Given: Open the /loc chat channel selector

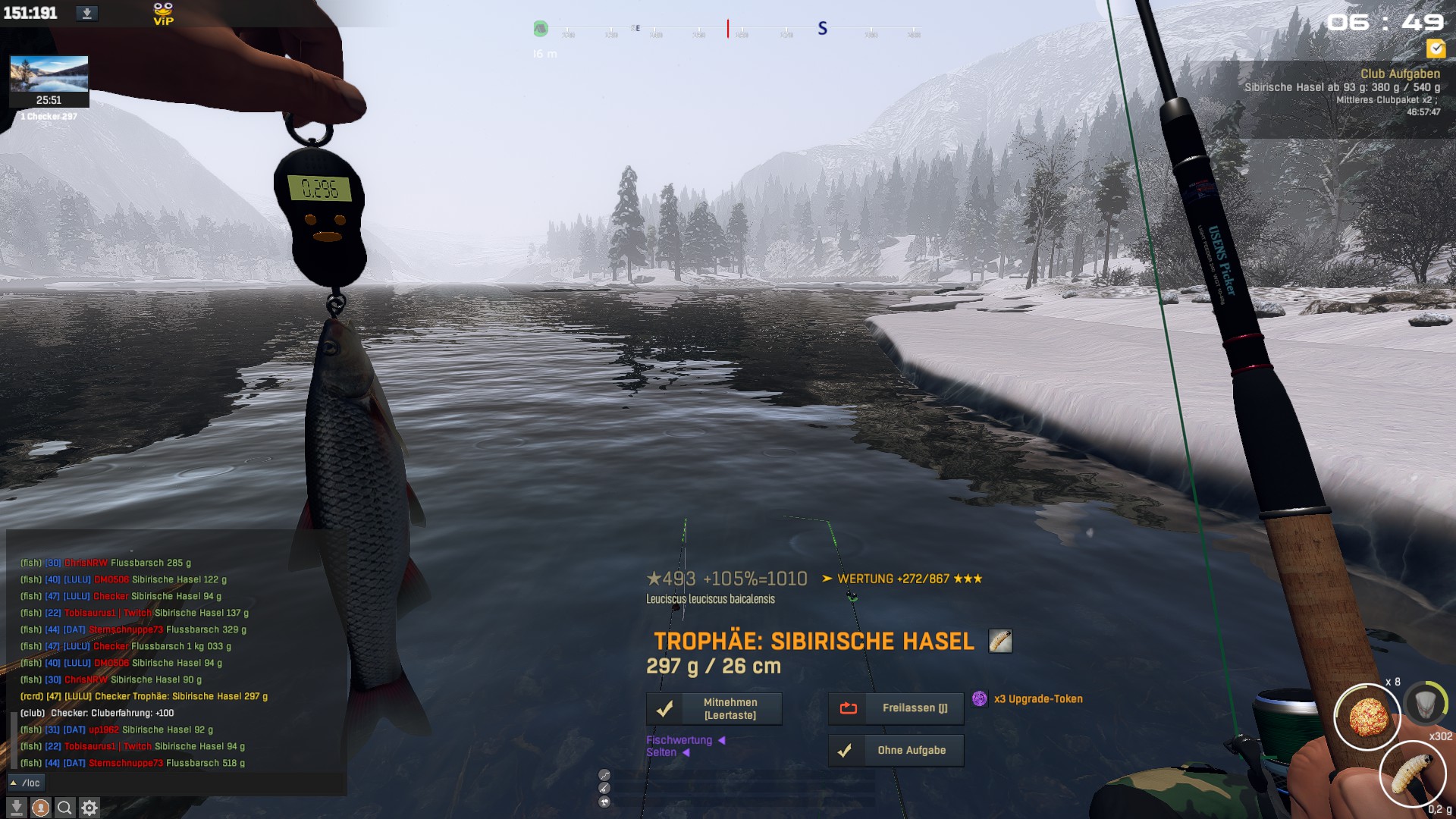Looking at the screenshot, I should pyautogui.click(x=27, y=783).
